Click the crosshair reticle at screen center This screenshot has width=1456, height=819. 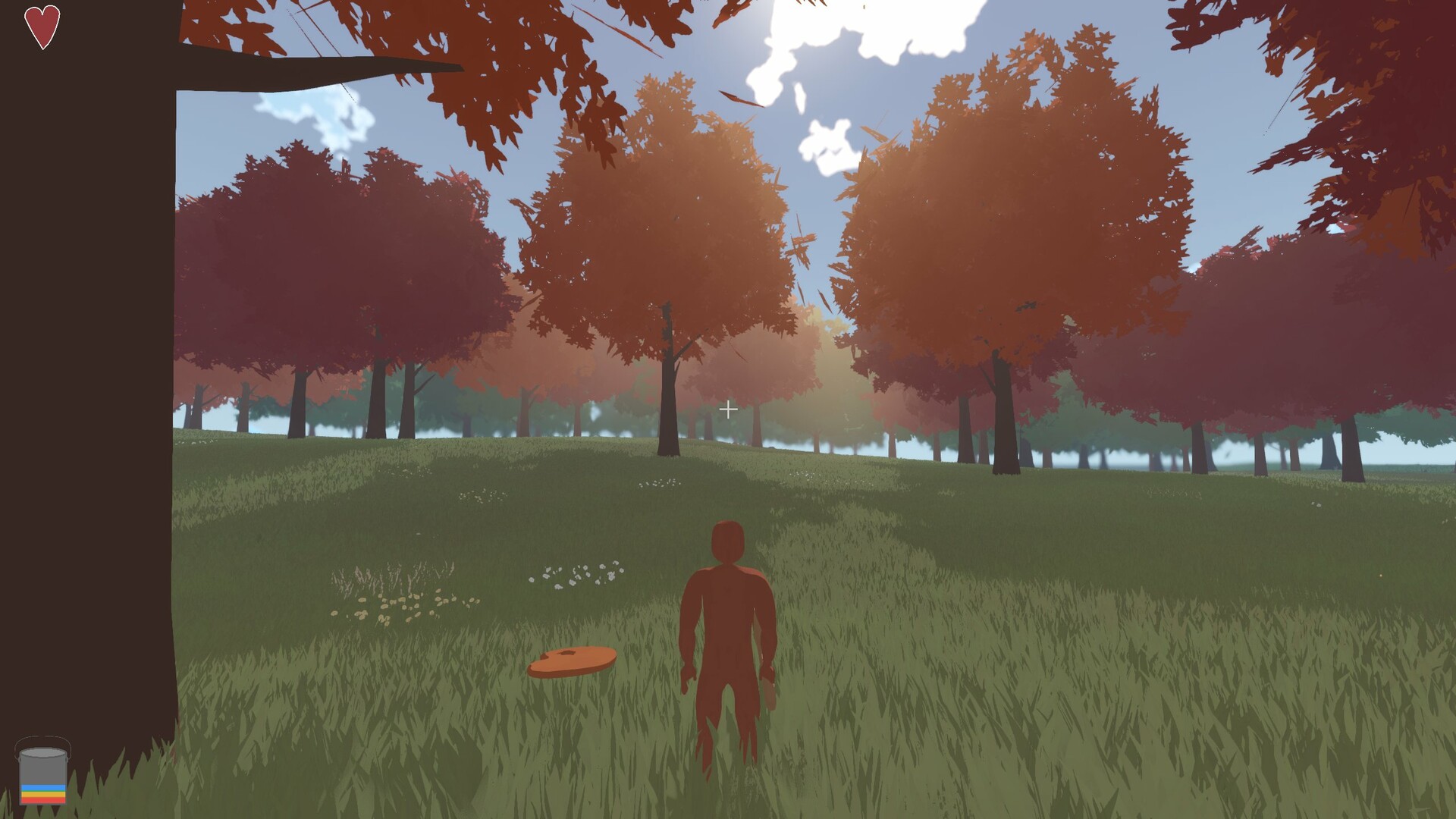[x=729, y=409]
